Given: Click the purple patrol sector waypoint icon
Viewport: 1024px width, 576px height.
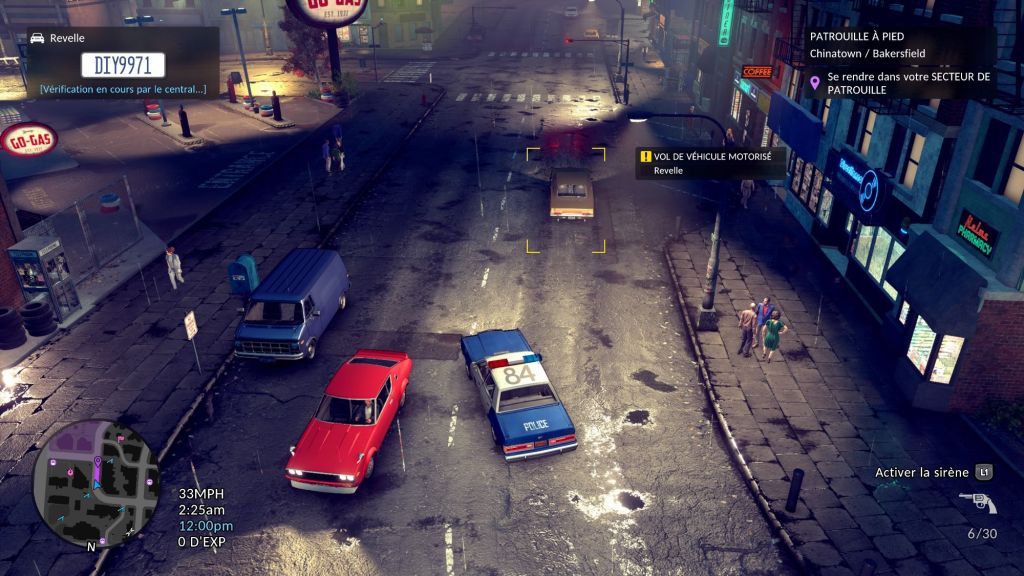Looking at the screenshot, I should [x=815, y=83].
